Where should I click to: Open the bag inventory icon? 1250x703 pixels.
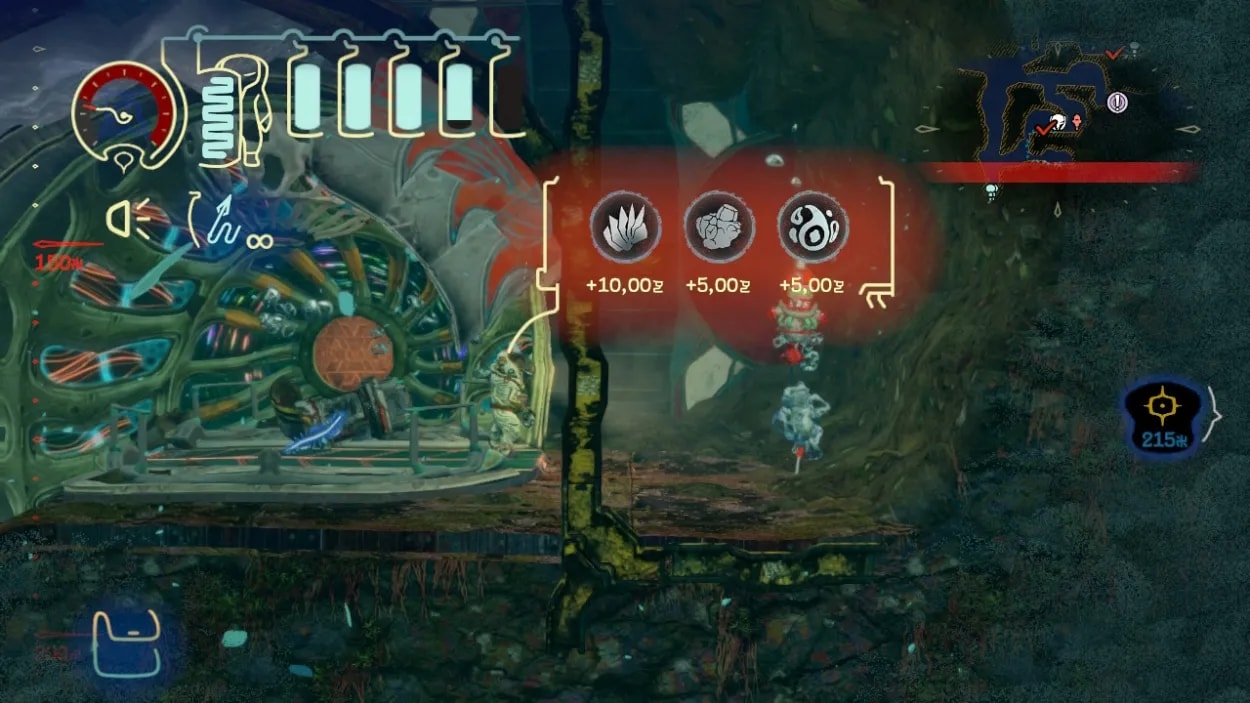coord(126,644)
